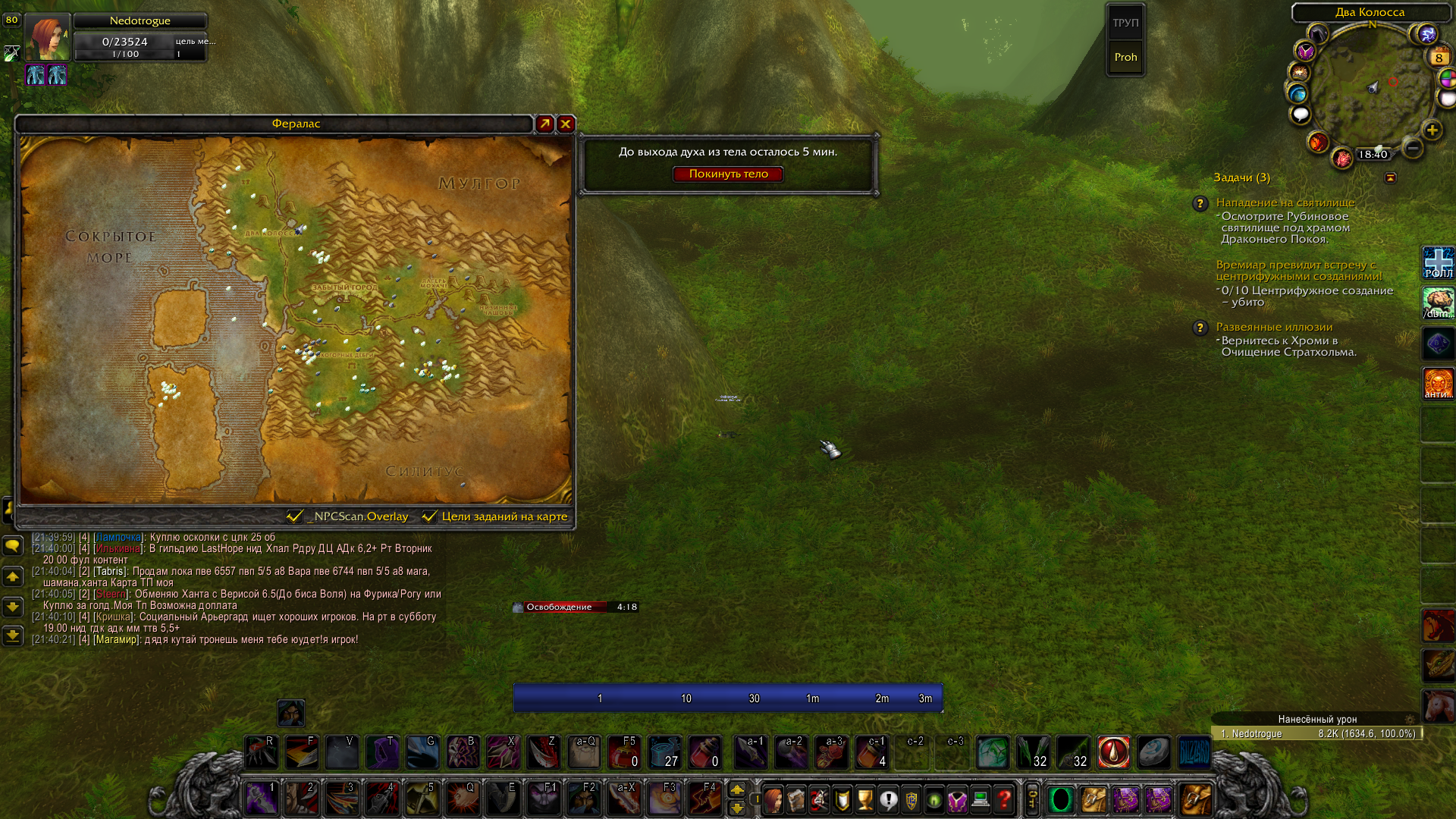The image size is (1456, 819).
Task: Click the ТРУП button
Action: point(1125,23)
